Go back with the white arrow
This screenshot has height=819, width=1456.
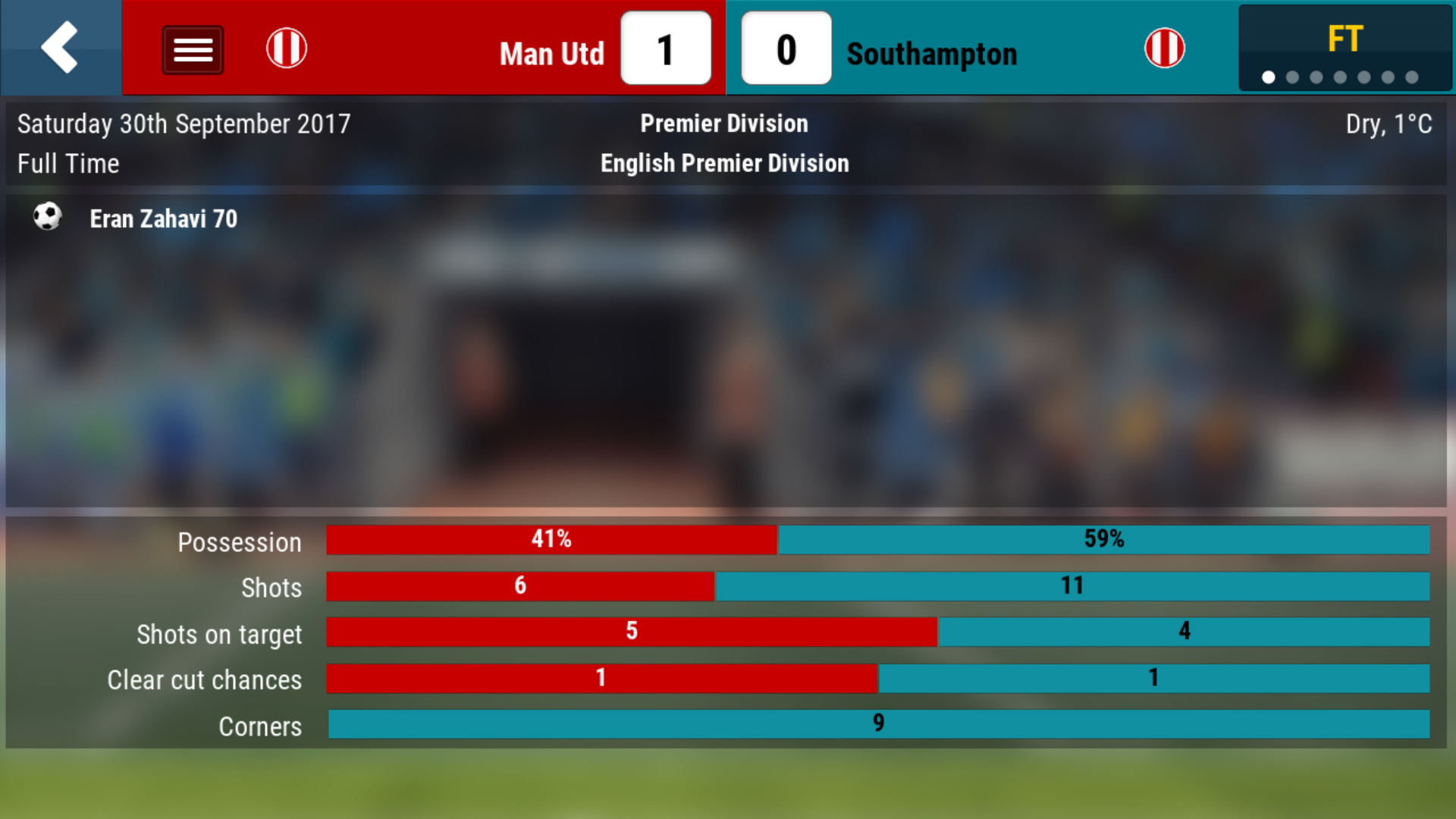tap(60, 48)
